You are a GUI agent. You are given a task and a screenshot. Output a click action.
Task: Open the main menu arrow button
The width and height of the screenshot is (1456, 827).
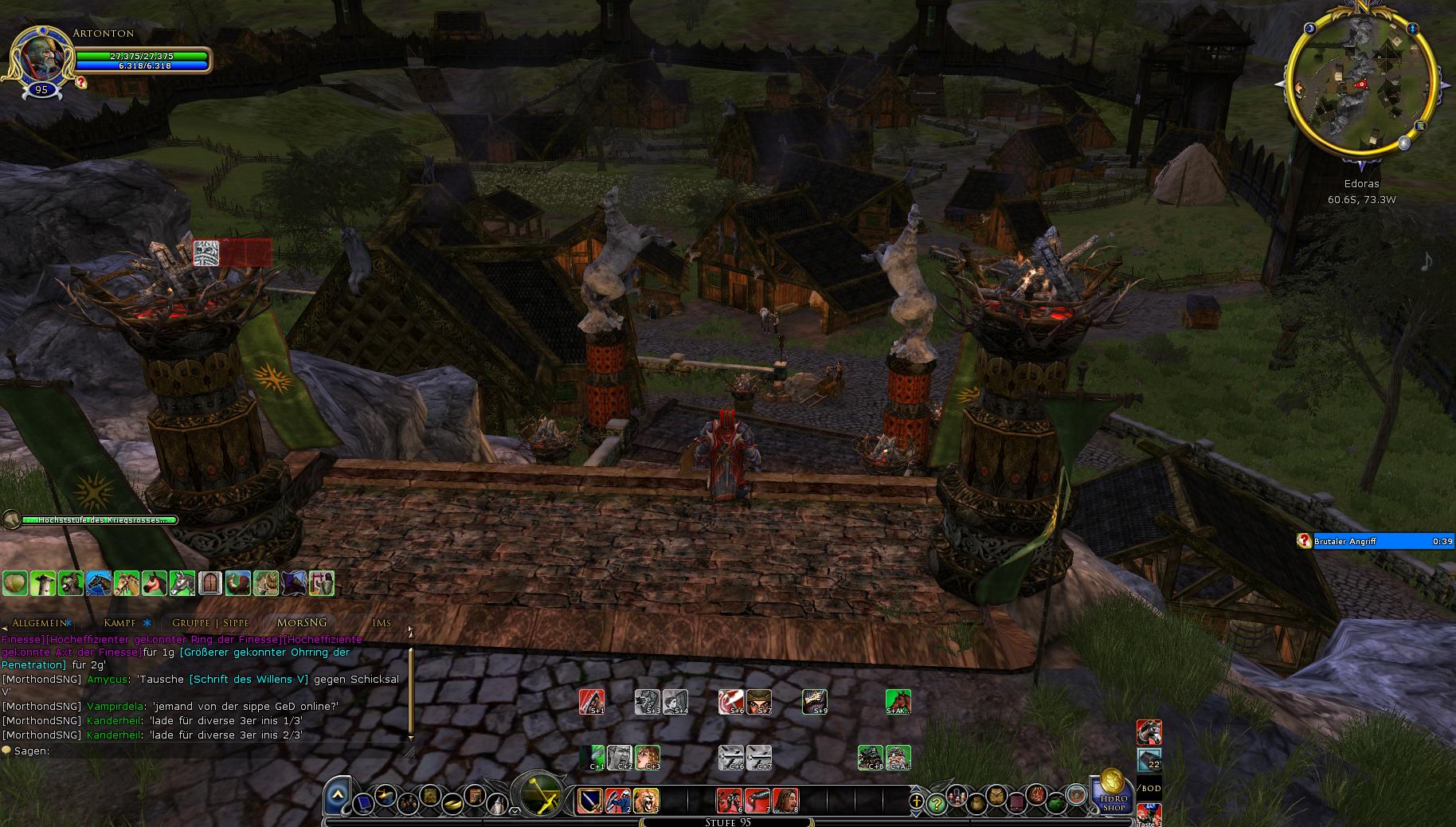(x=338, y=795)
